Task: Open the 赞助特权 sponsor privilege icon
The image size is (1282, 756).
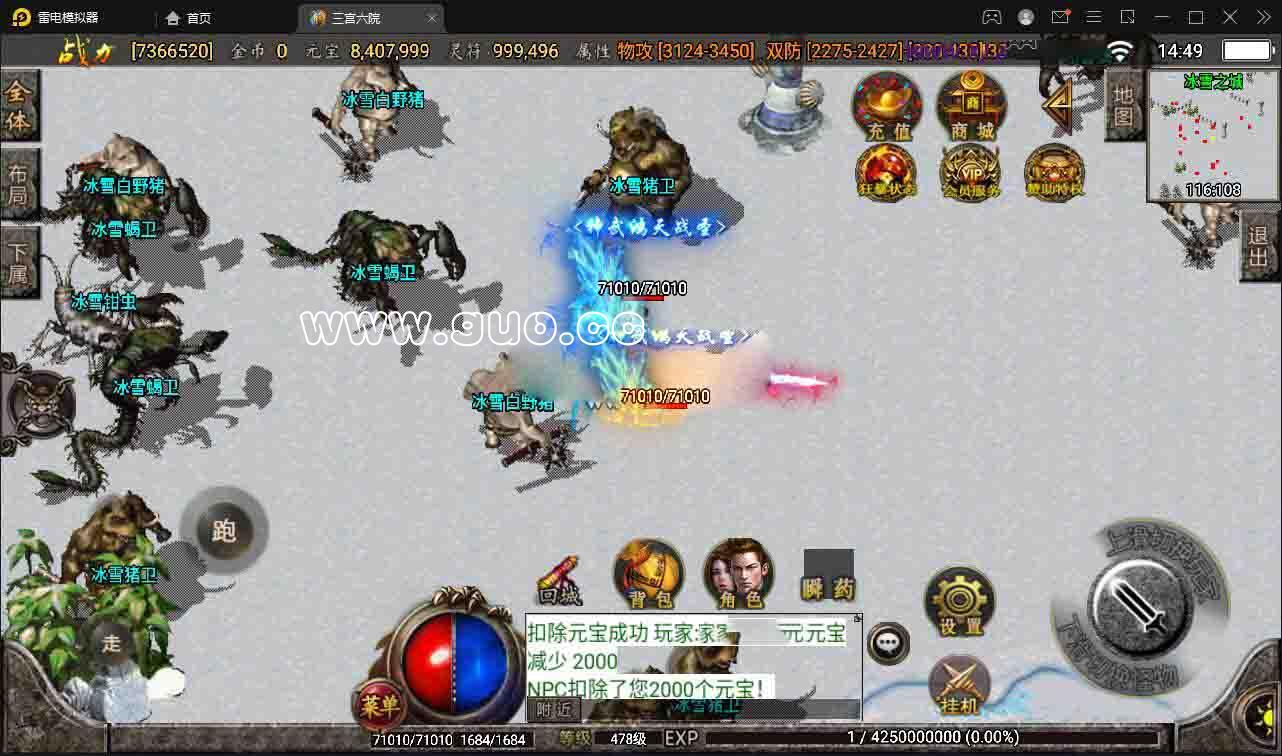Action: coord(1053,172)
